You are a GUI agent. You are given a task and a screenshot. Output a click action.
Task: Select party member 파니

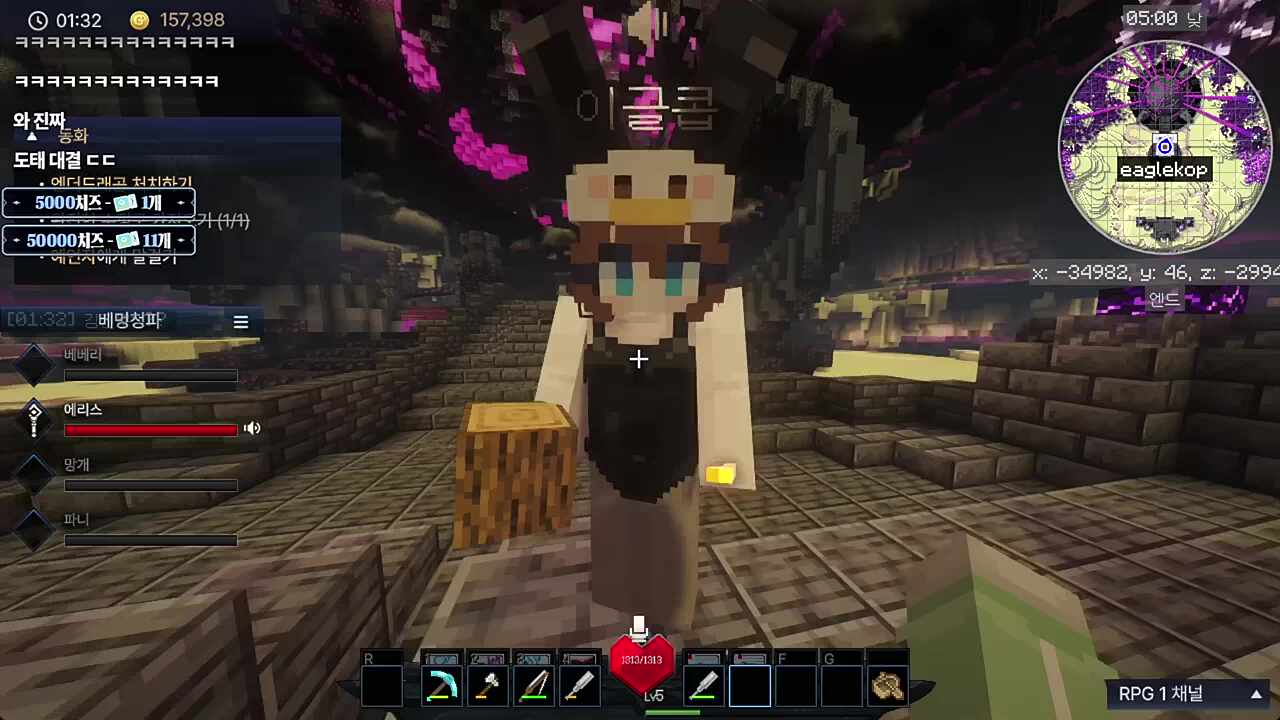click(x=78, y=520)
